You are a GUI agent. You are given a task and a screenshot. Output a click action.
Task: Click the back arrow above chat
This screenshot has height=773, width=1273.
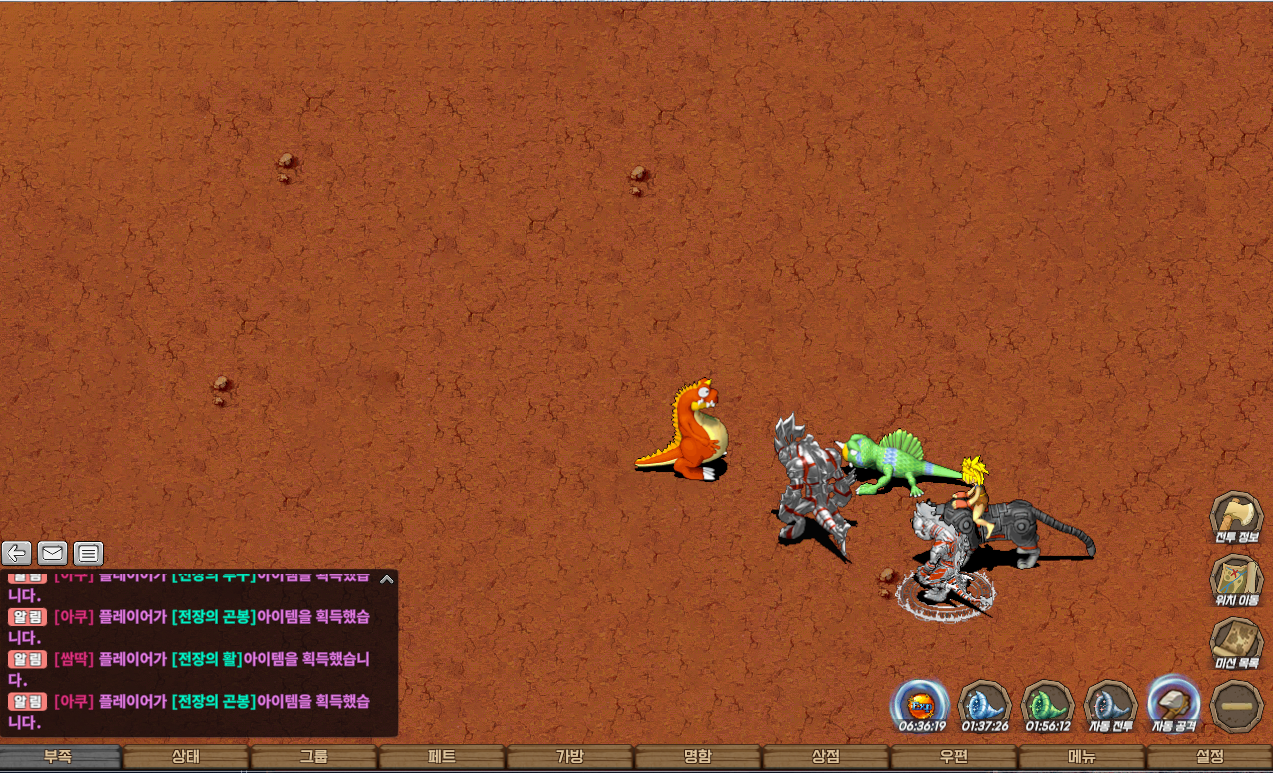(x=17, y=553)
